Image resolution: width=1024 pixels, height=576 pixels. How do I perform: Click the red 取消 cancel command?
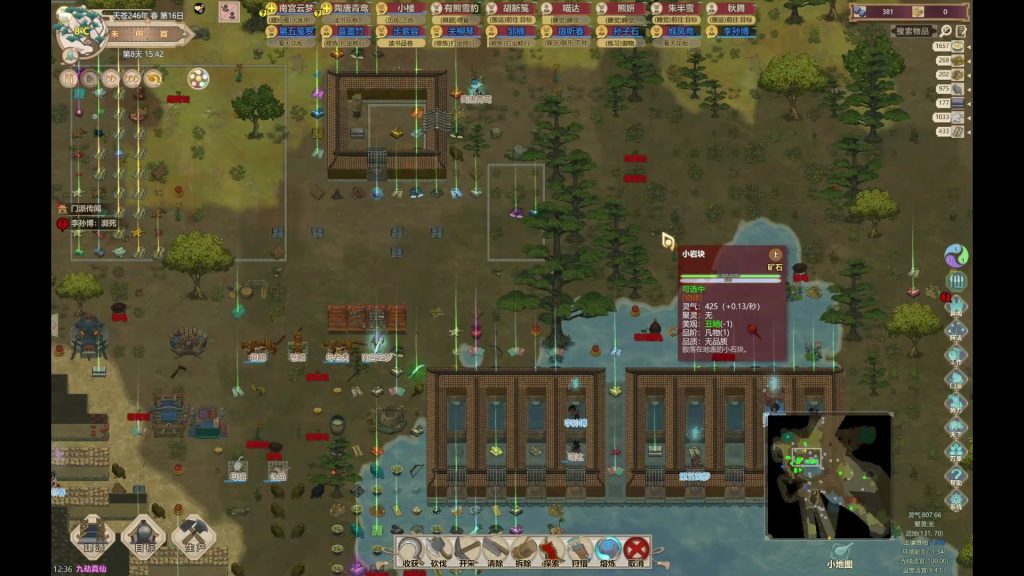pyautogui.click(x=636, y=551)
